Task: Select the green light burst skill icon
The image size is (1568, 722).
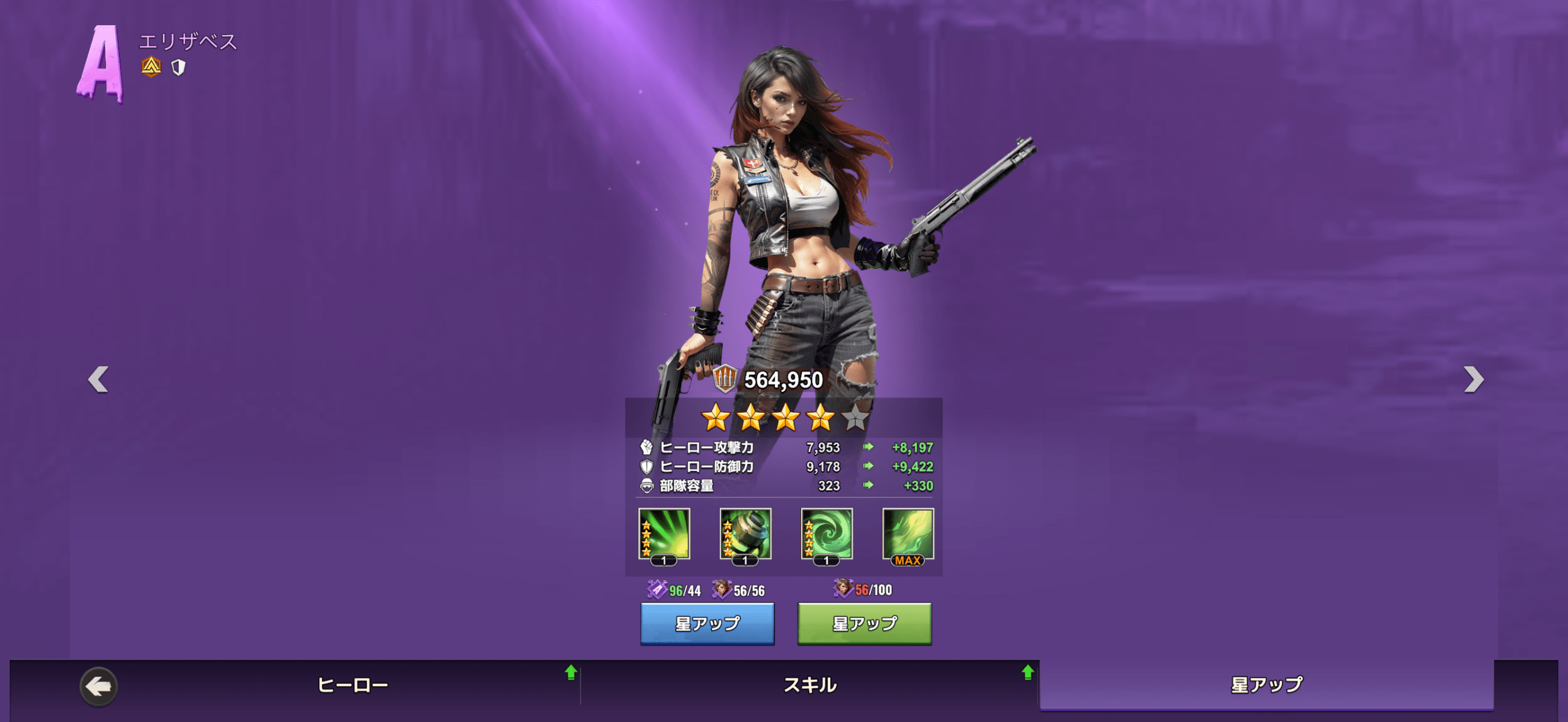Action: tap(664, 534)
